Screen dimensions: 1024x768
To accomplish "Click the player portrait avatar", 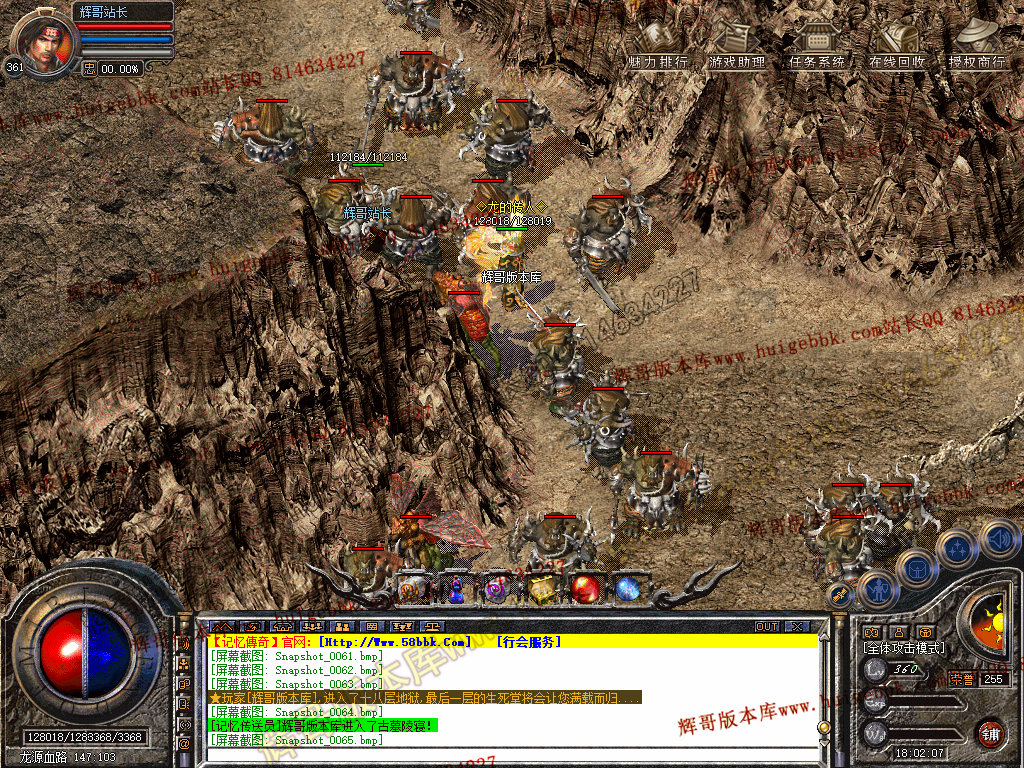I will coord(44,42).
